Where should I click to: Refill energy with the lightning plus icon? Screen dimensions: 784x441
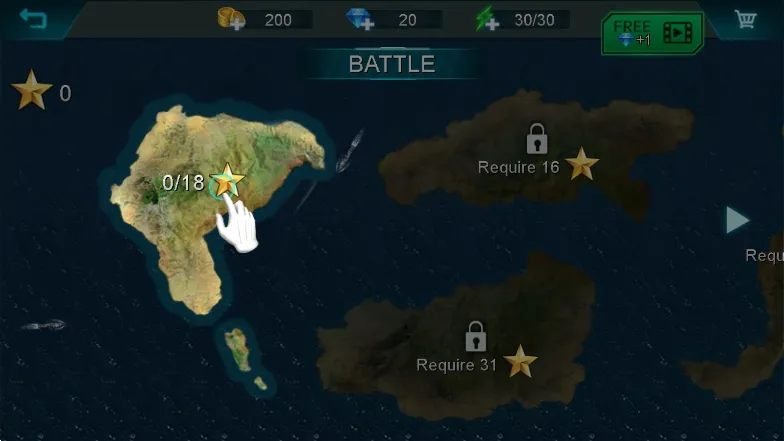coord(487,19)
